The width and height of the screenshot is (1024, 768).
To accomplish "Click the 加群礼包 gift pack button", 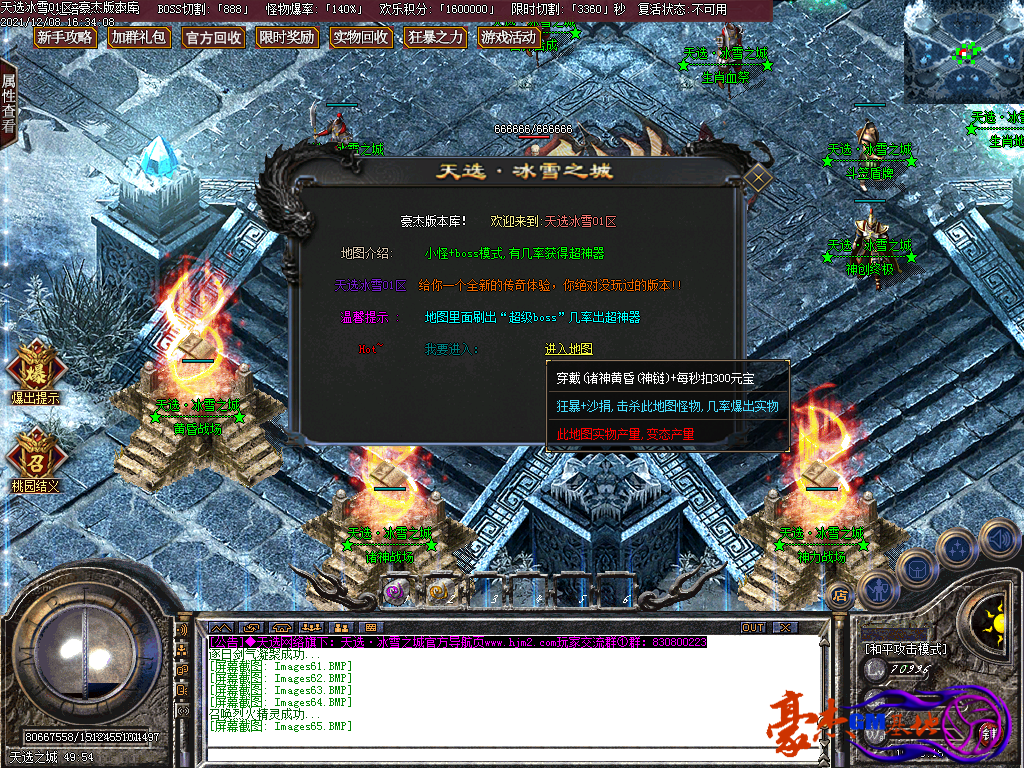I will (139, 38).
